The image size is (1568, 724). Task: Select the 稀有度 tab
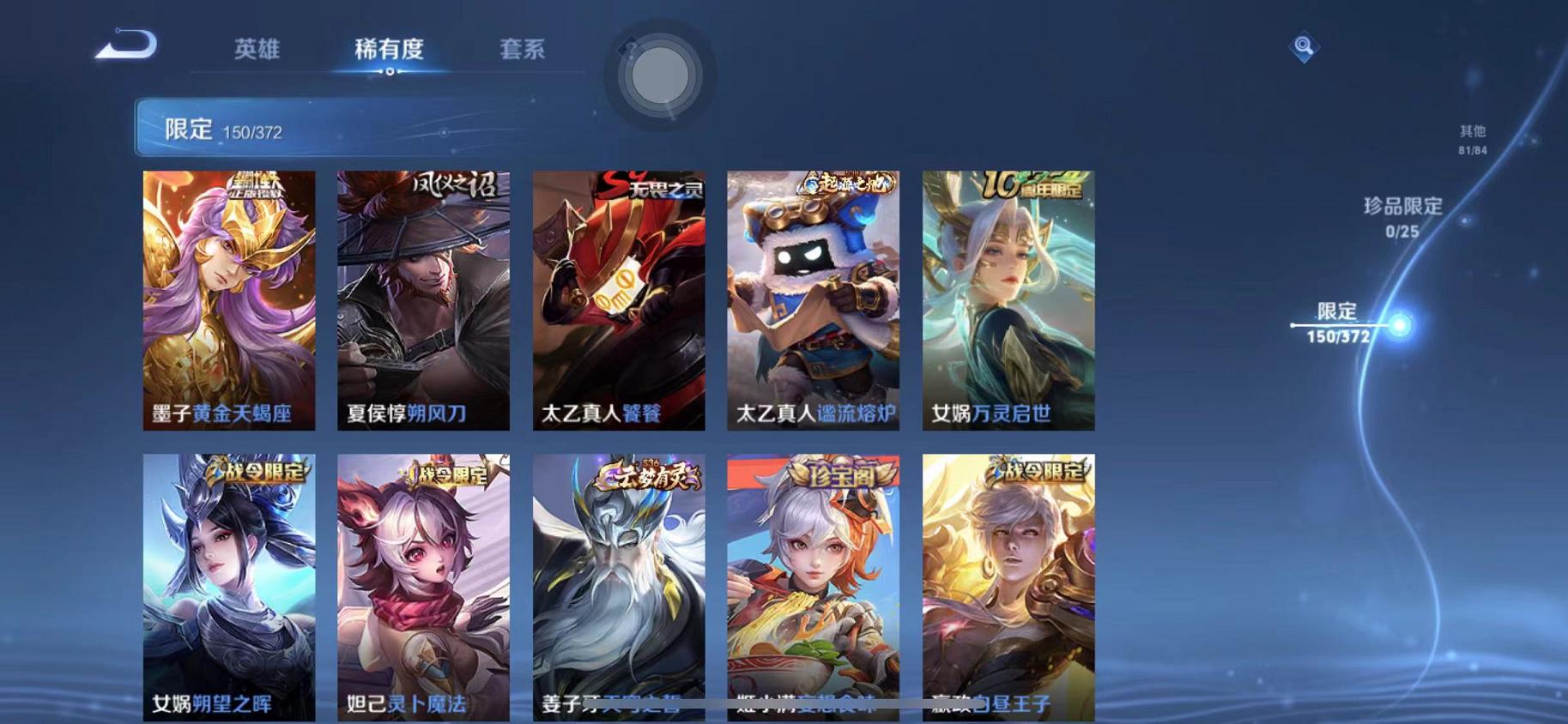(x=391, y=49)
